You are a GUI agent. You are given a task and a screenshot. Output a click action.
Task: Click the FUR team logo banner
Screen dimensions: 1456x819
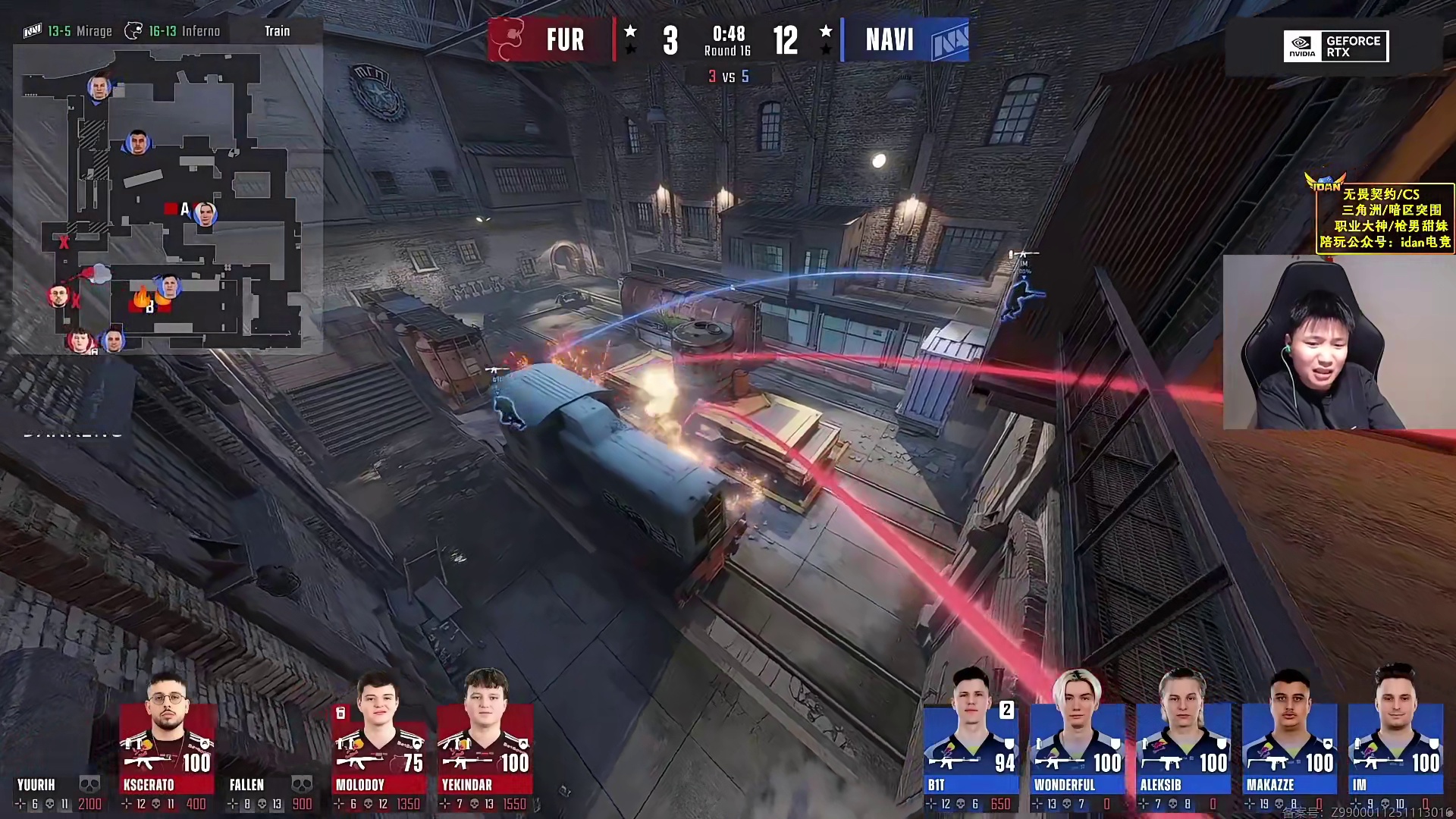[x=551, y=39]
